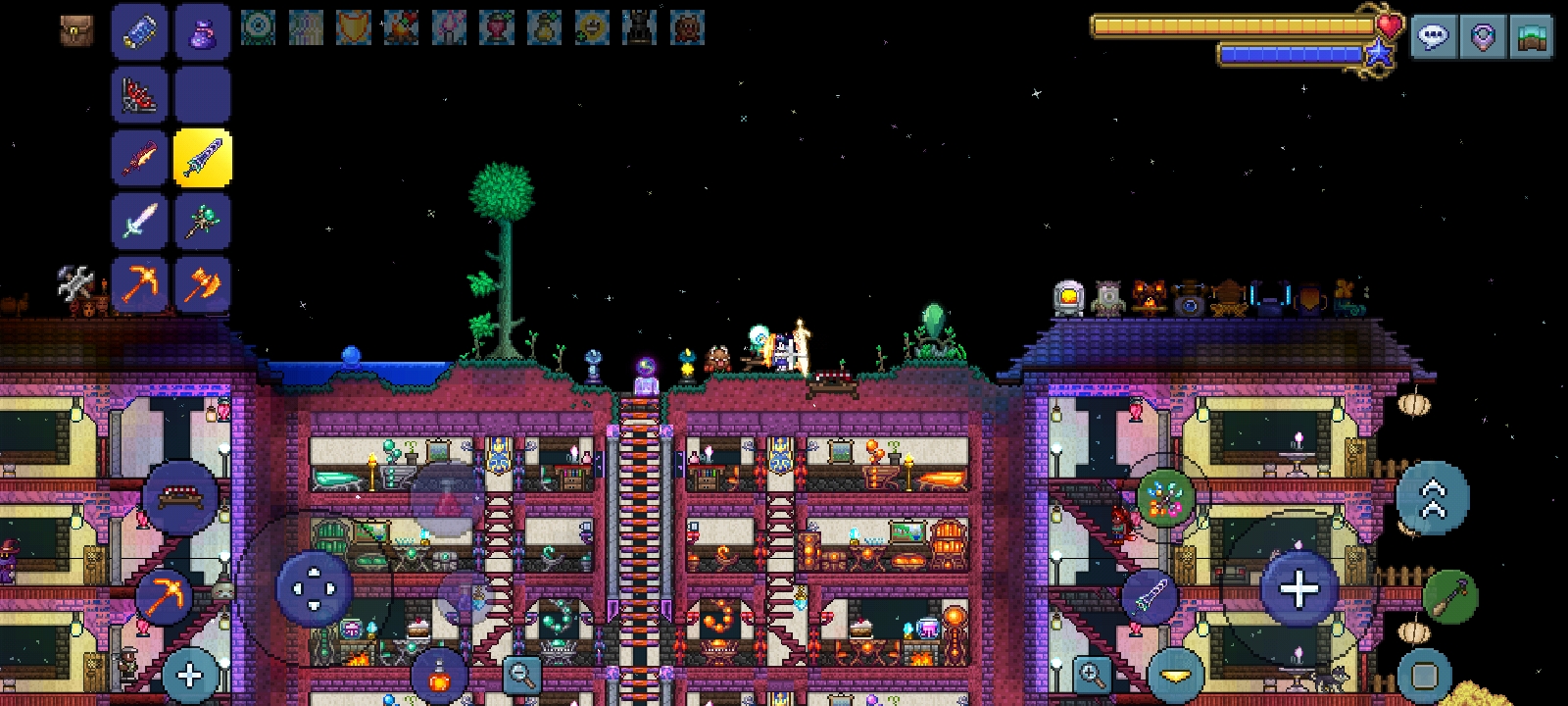Select the green gem staff slot
Image resolution: width=1568 pixels, height=706 pixels.
click(202, 221)
